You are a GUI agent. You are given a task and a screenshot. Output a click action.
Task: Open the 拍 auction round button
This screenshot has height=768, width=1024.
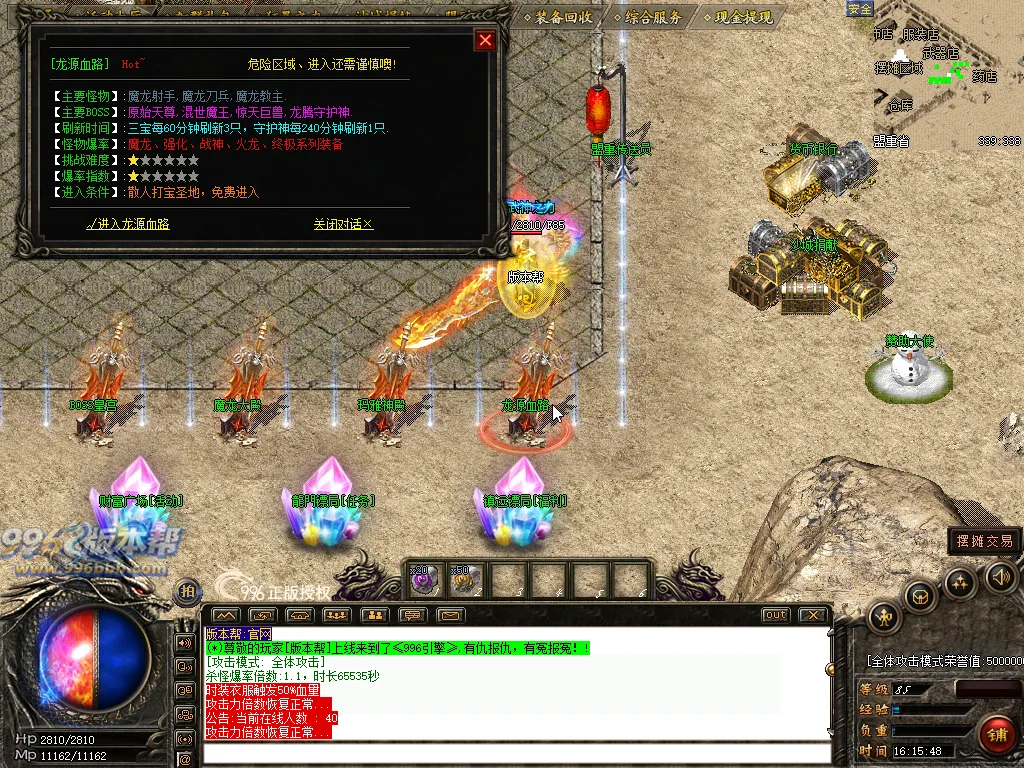click(x=187, y=591)
